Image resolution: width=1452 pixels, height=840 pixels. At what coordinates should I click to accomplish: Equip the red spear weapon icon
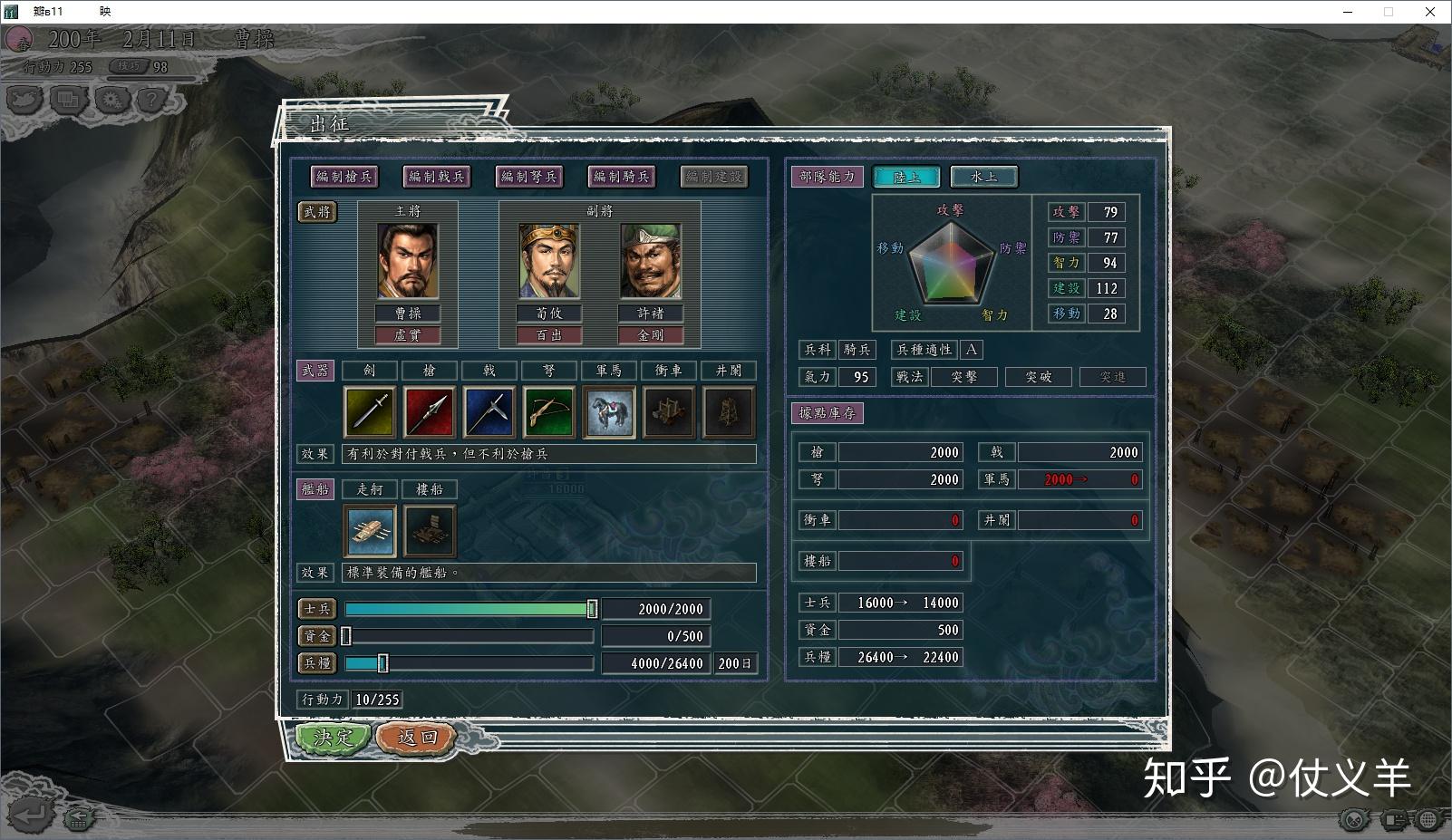click(x=430, y=412)
